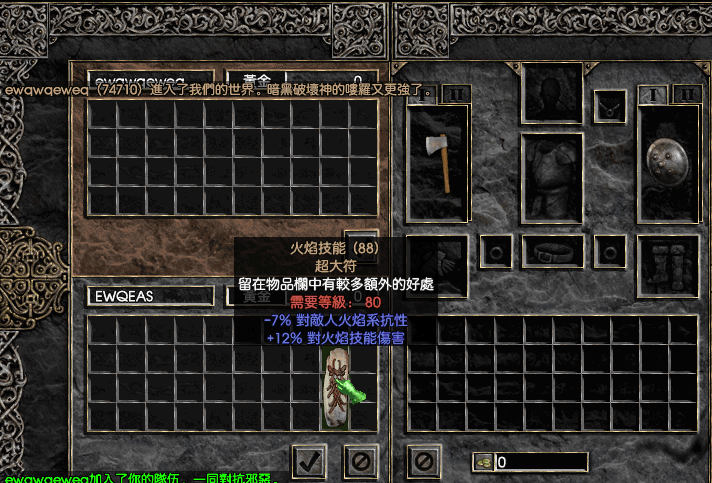Viewport: 712px width, 483px height.
Task: Select the belt equipment slot
Action: coord(552,251)
